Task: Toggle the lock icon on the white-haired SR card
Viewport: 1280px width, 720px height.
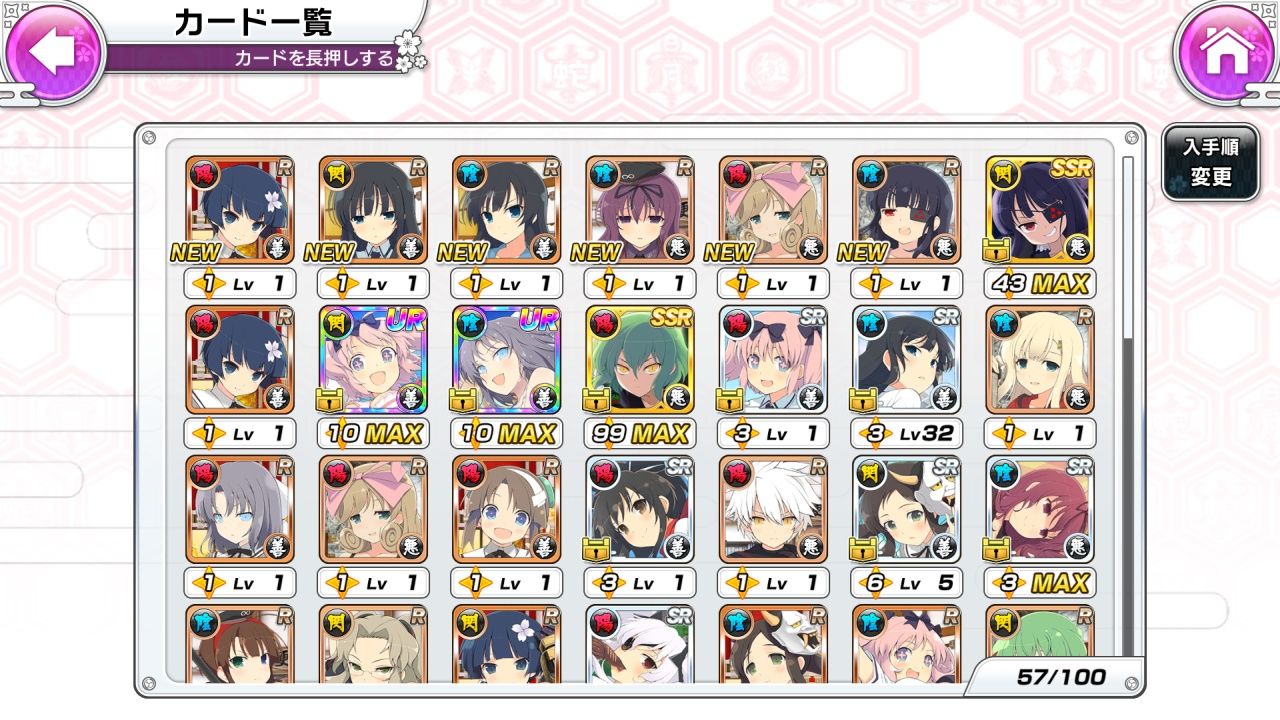Action: (x=861, y=550)
